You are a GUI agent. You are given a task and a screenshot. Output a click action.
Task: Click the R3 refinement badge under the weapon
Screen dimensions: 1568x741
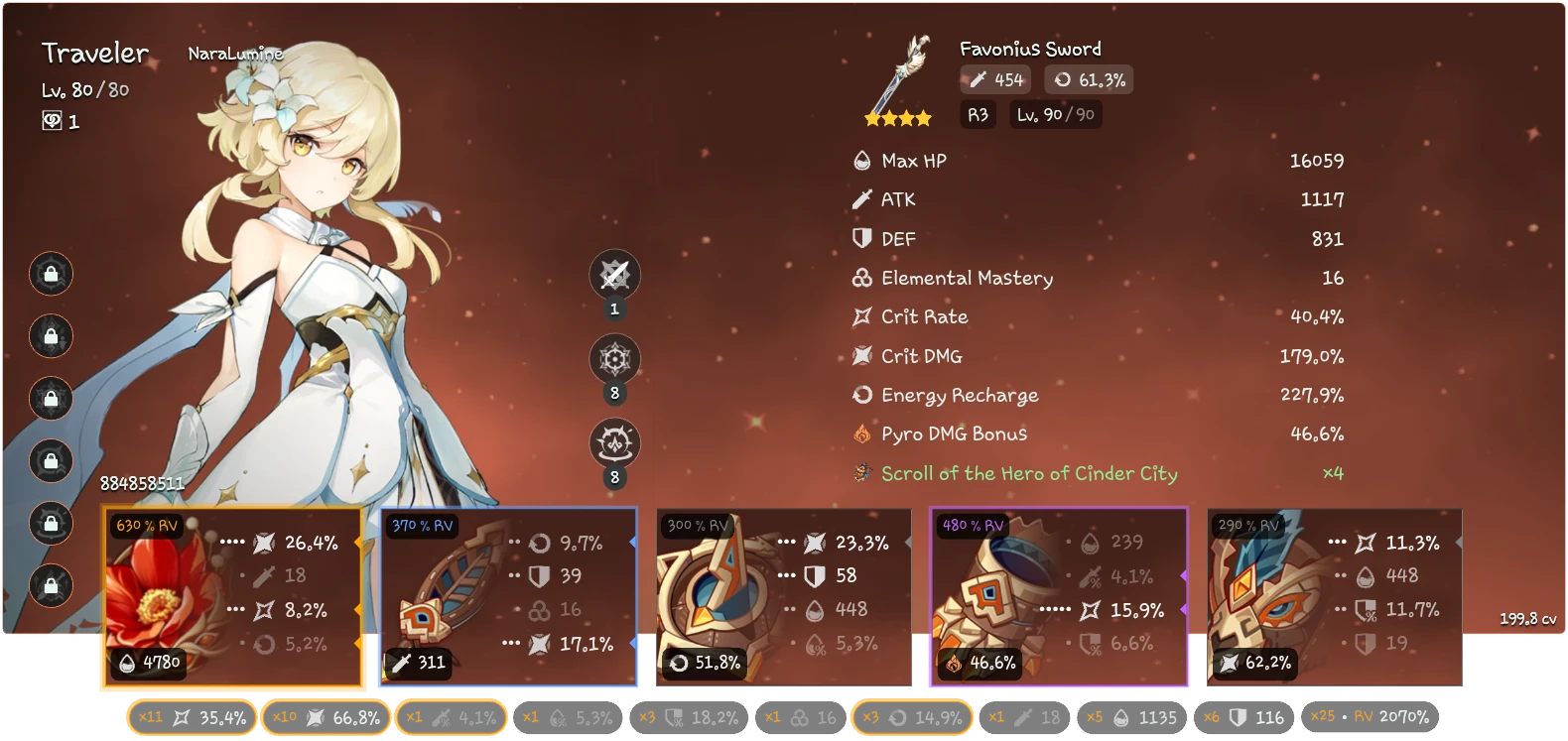click(978, 114)
